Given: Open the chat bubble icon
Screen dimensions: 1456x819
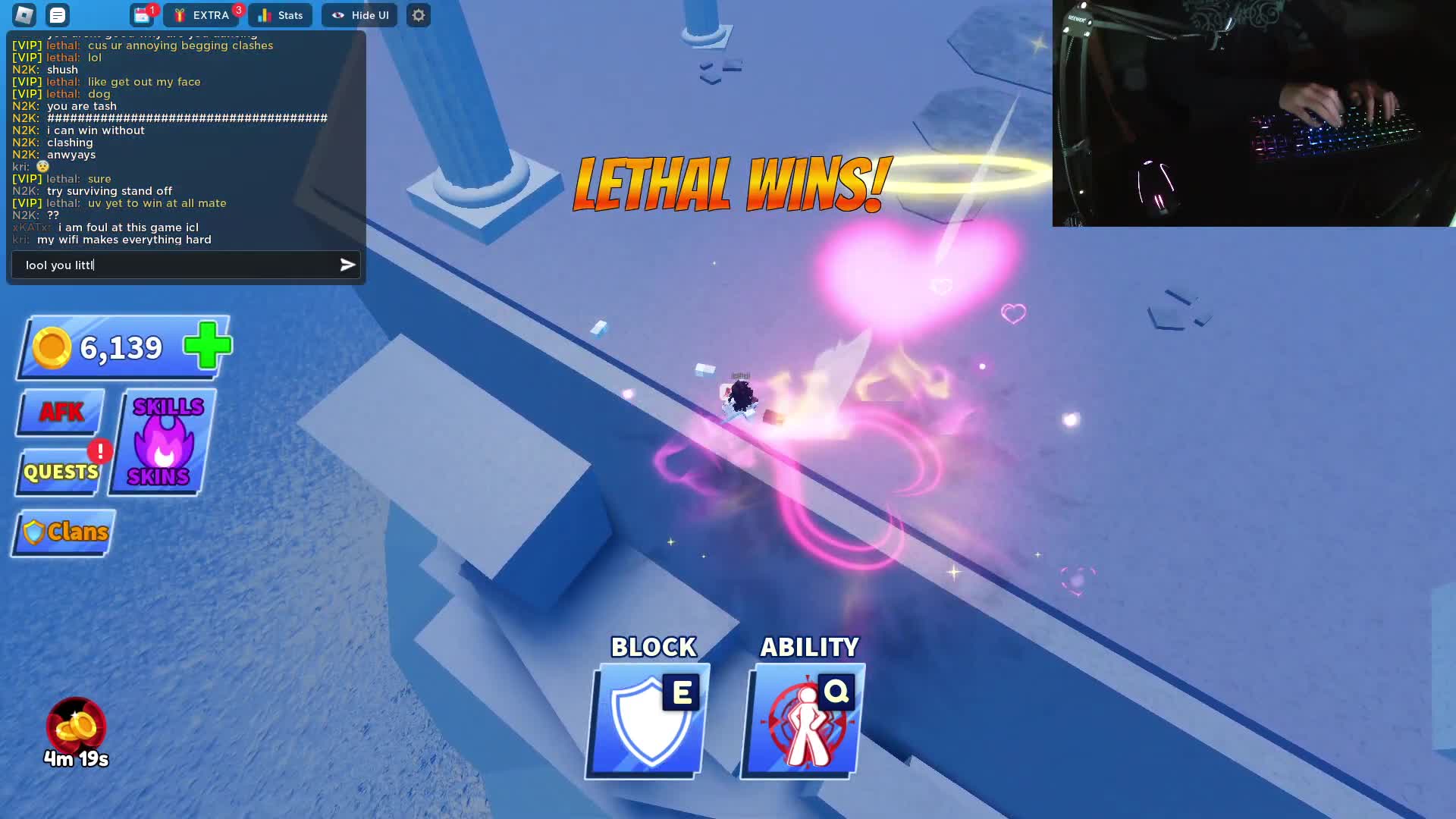Looking at the screenshot, I should (57, 15).
